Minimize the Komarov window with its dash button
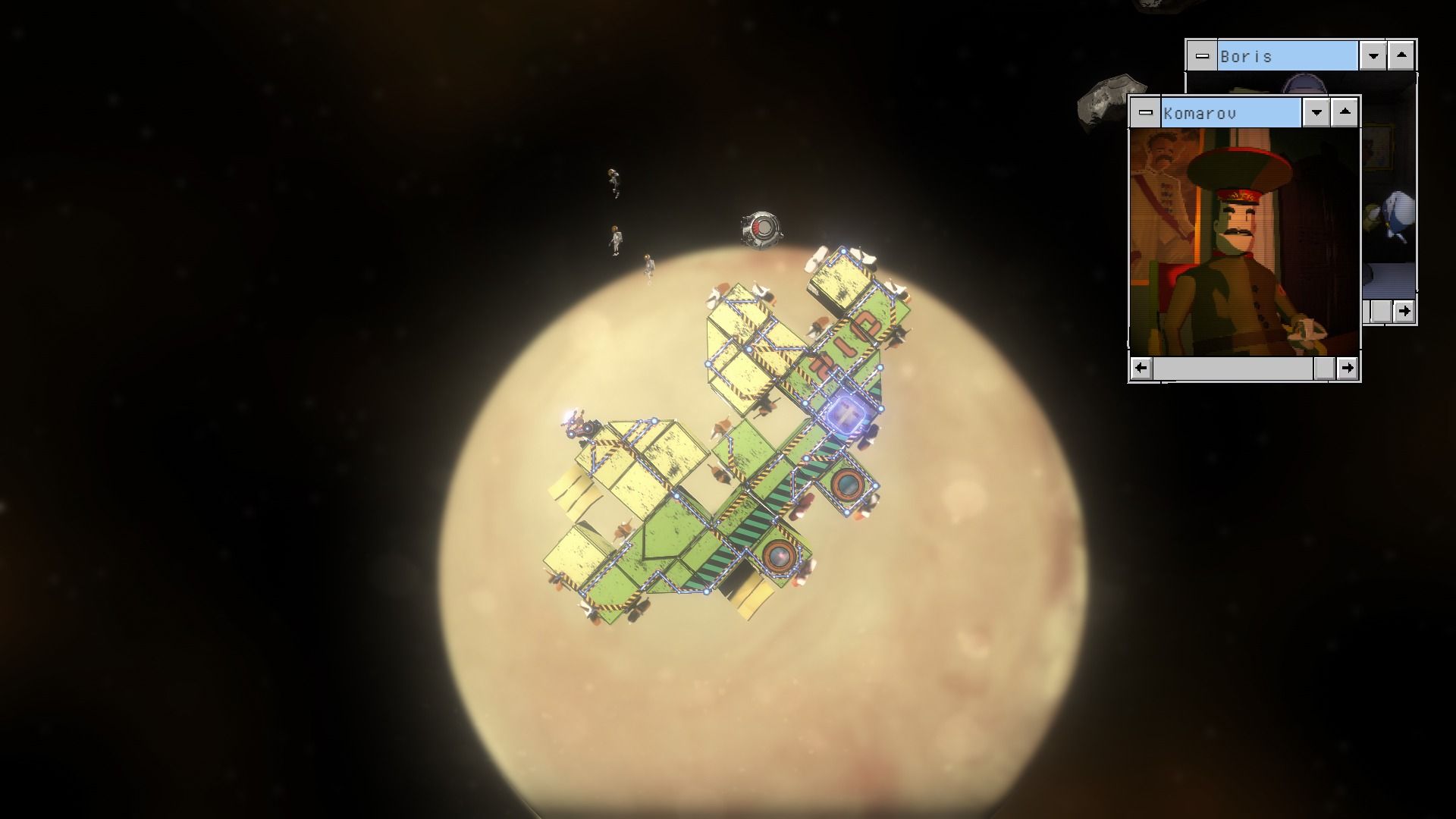The image size is (1456, 819). [x=1145, y=114]
